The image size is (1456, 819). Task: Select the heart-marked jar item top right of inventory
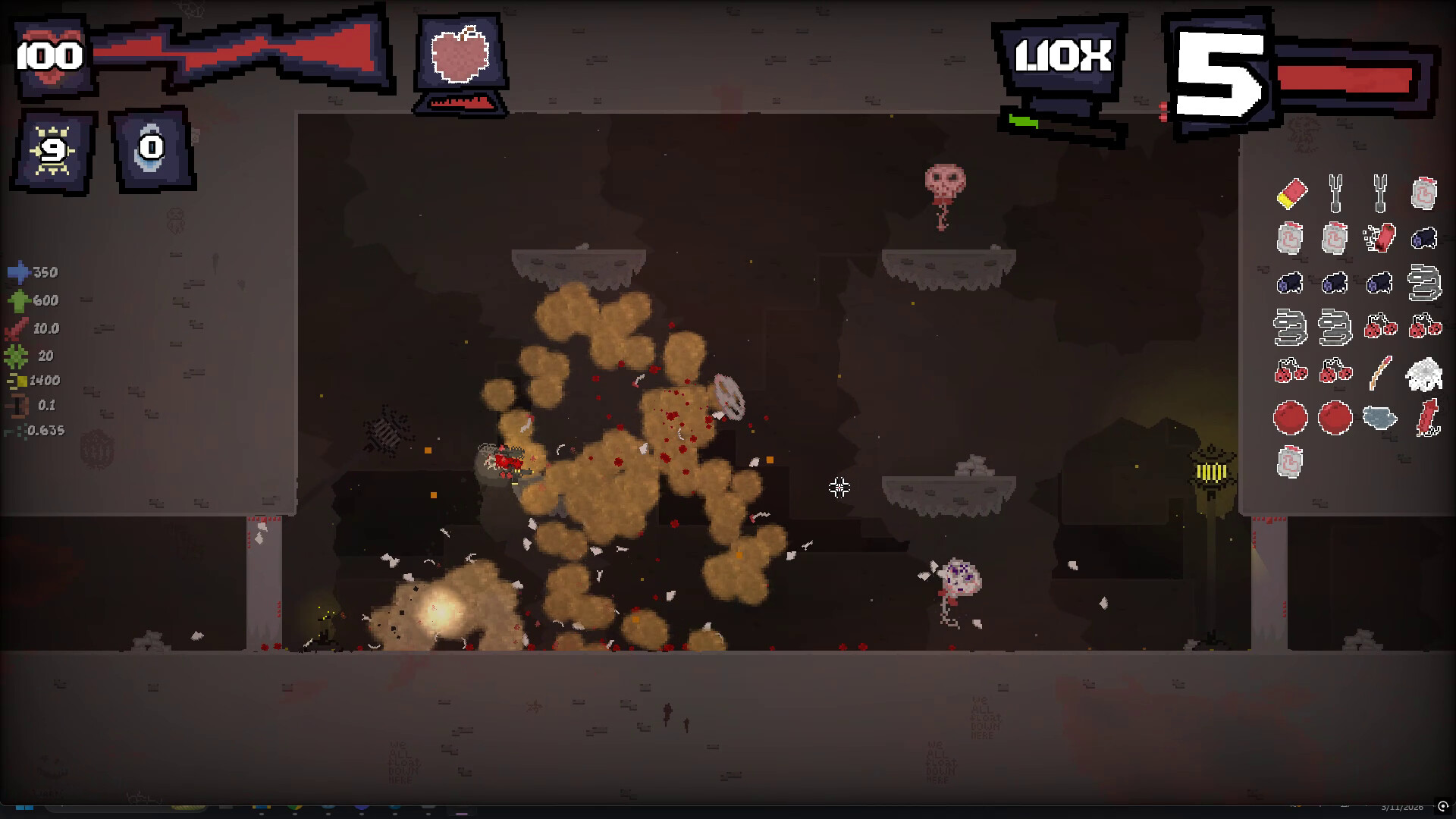[x=1423, y=195]
